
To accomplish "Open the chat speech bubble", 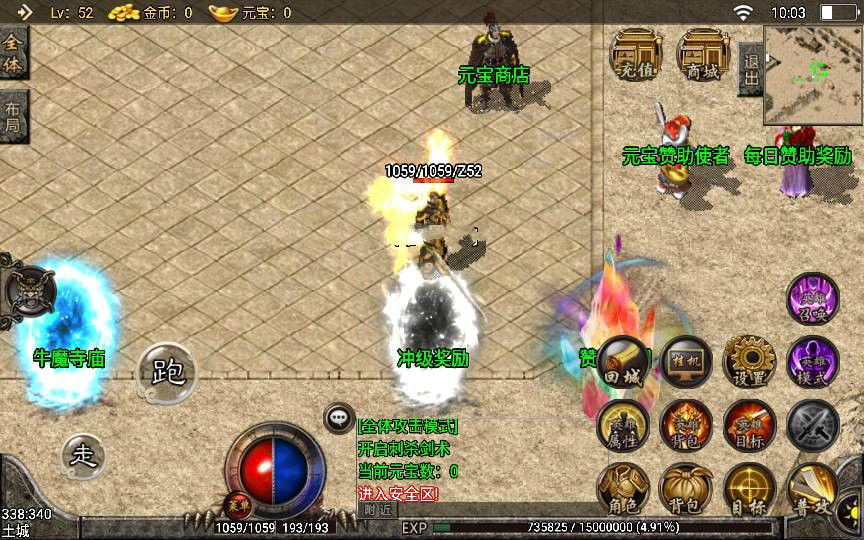I will 339,419.
